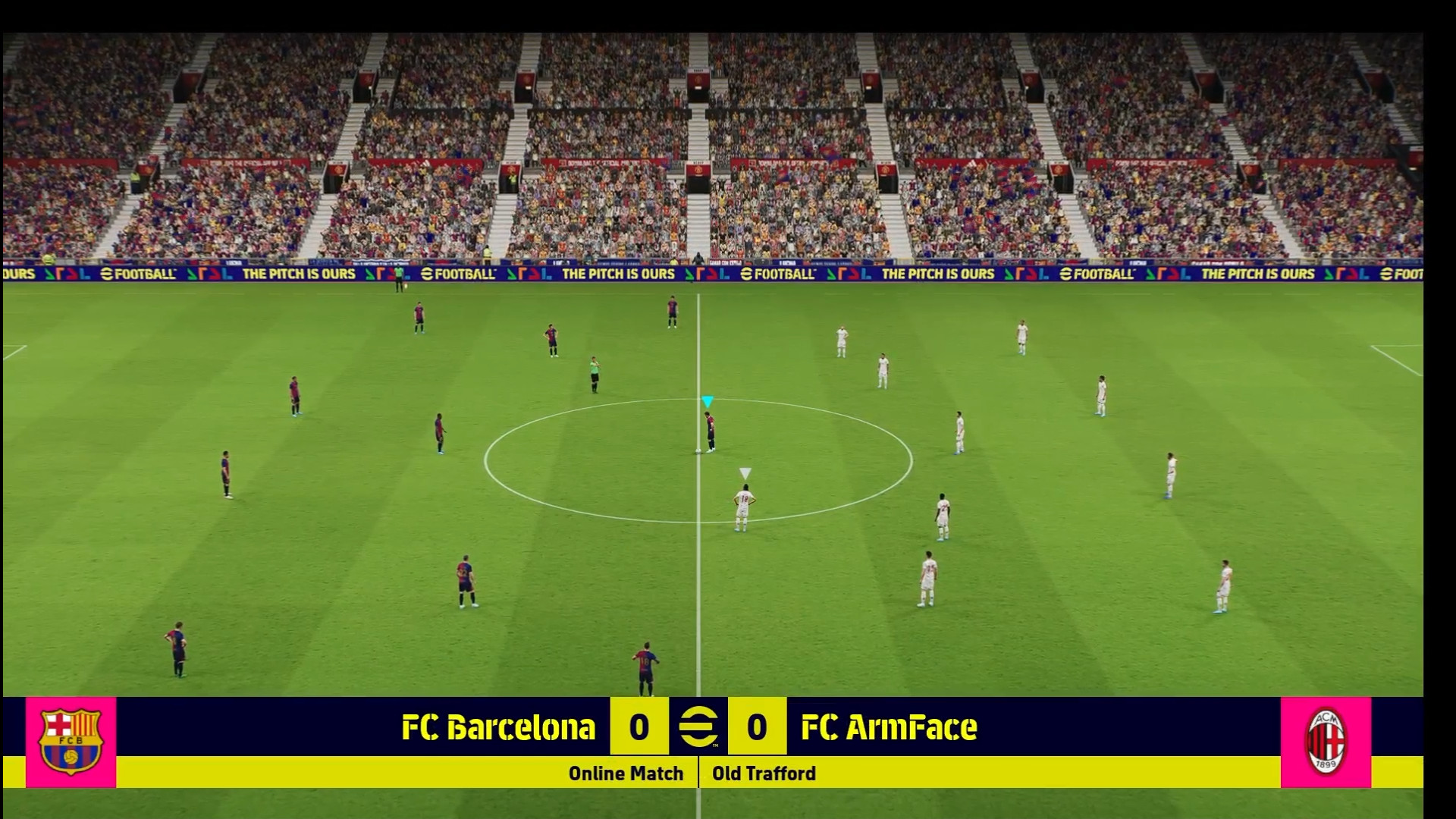The height and width of the screenshot is (819, 1456).
Task: Click the eFootball logo between the scores
Action: 698,726
